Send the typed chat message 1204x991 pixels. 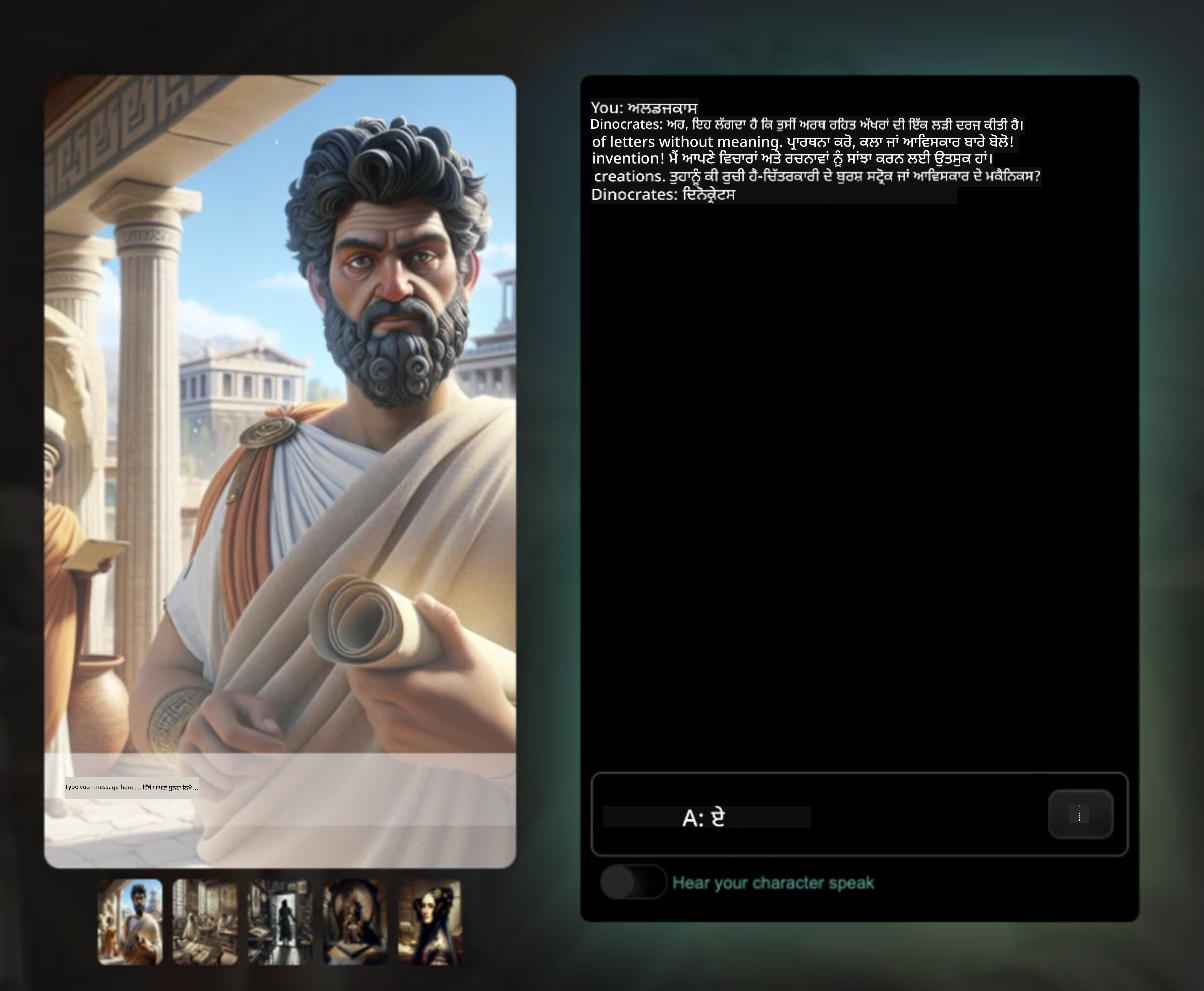tap(1080, 814)
